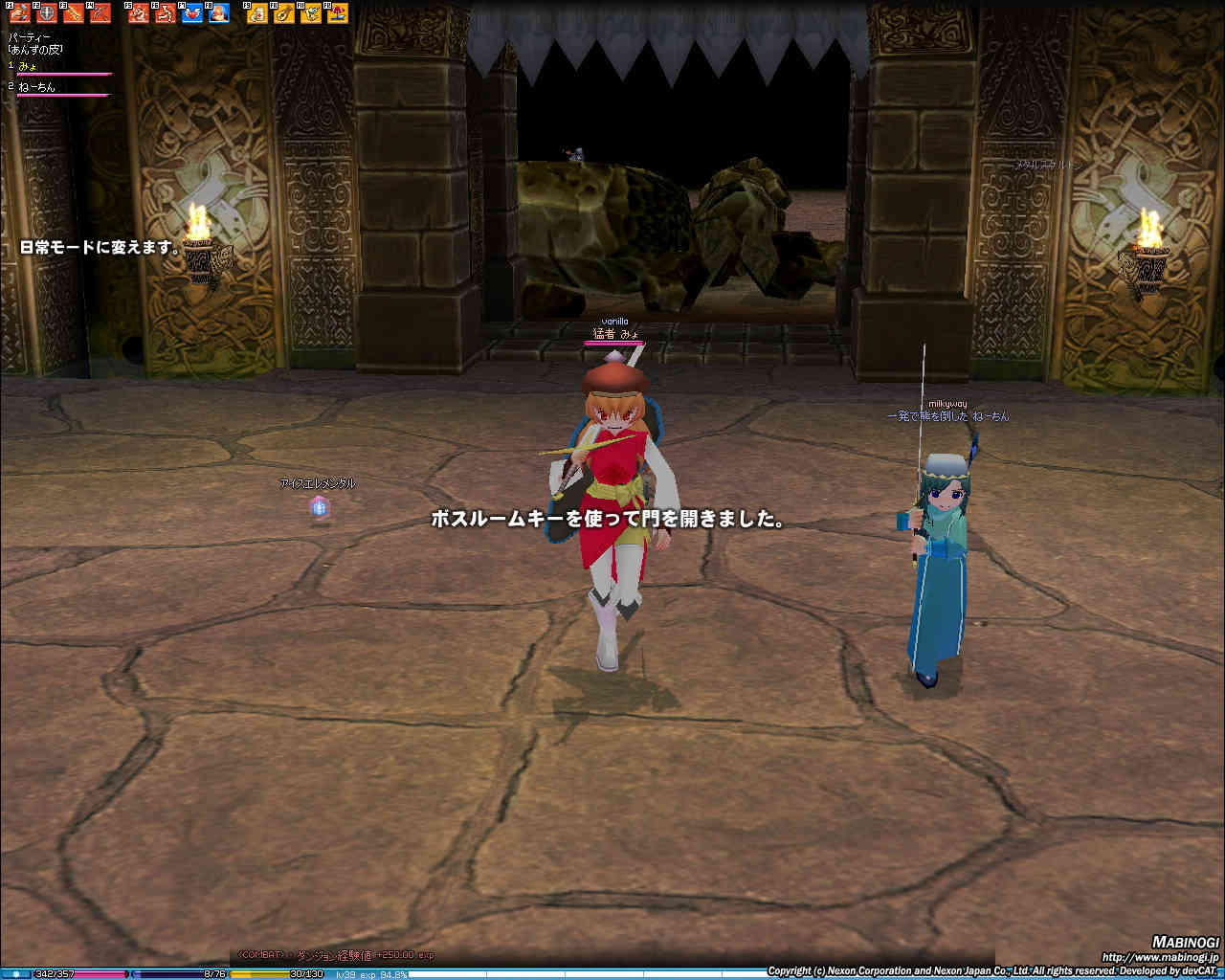Viewport: 1225px width, 980px height.
Task: Select the F8 blue character portrait skill
Action: tap(219, 13)
